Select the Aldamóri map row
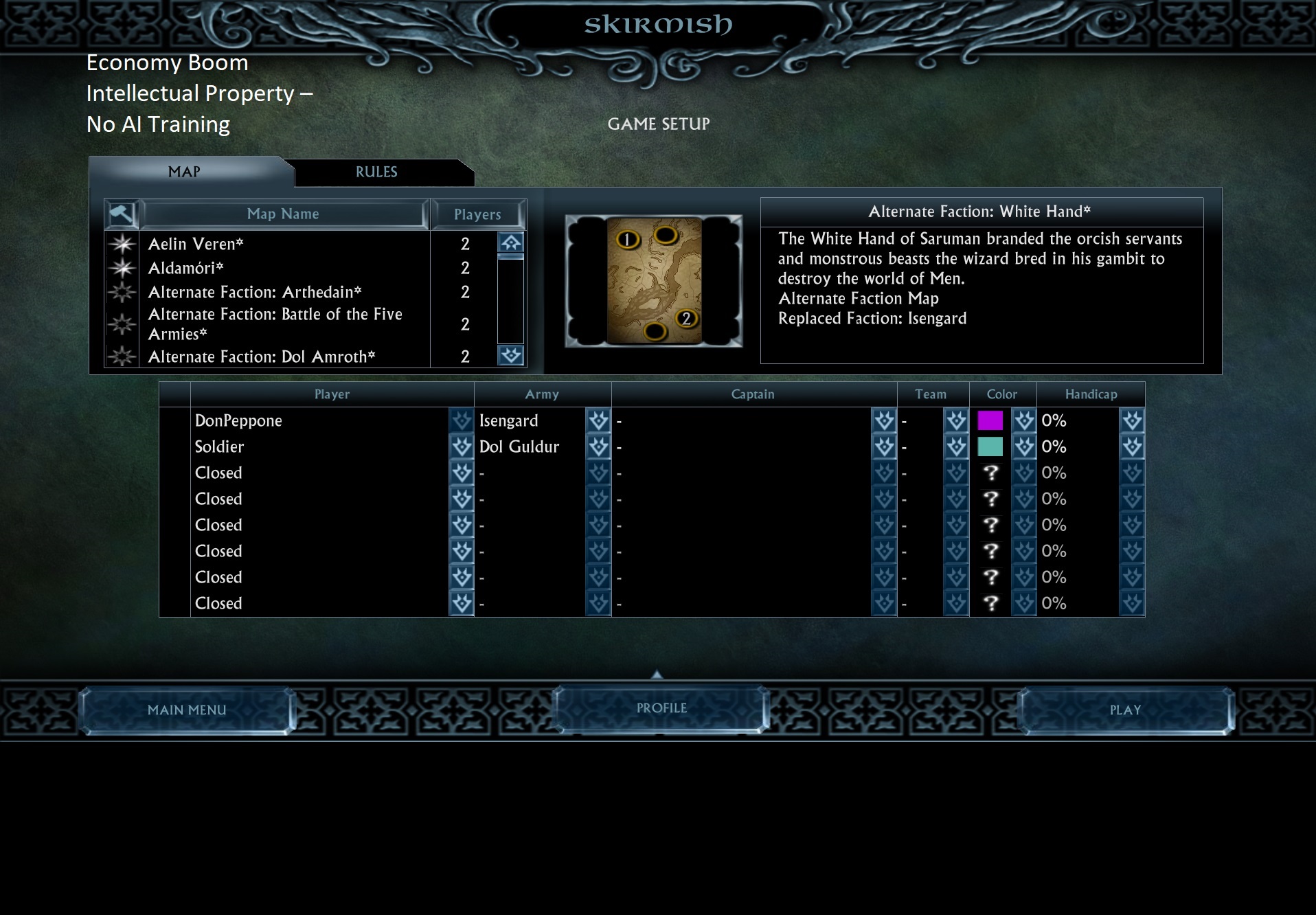 [185, 268]
